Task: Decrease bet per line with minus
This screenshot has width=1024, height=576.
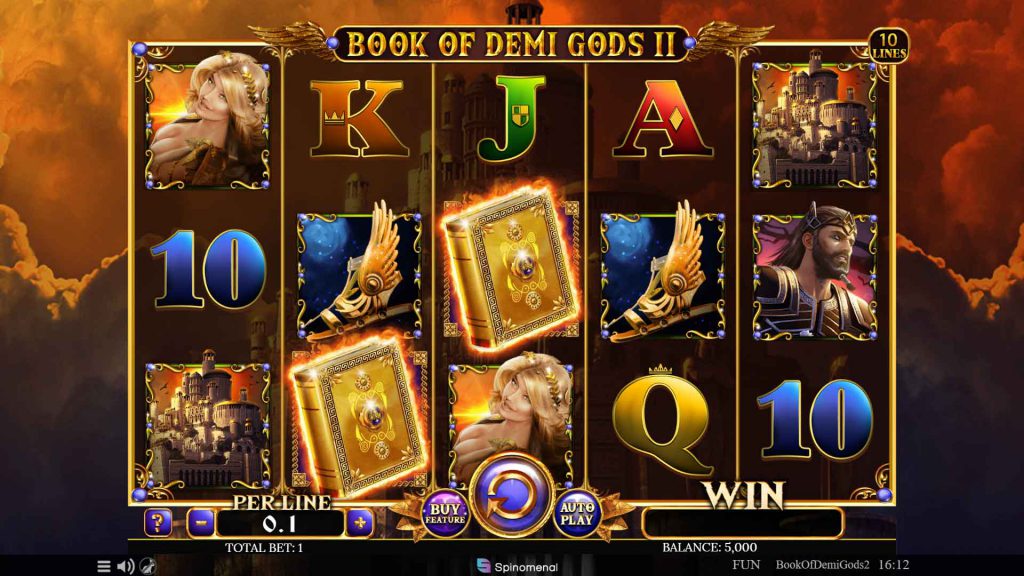Action: click(x=201, y=521)
